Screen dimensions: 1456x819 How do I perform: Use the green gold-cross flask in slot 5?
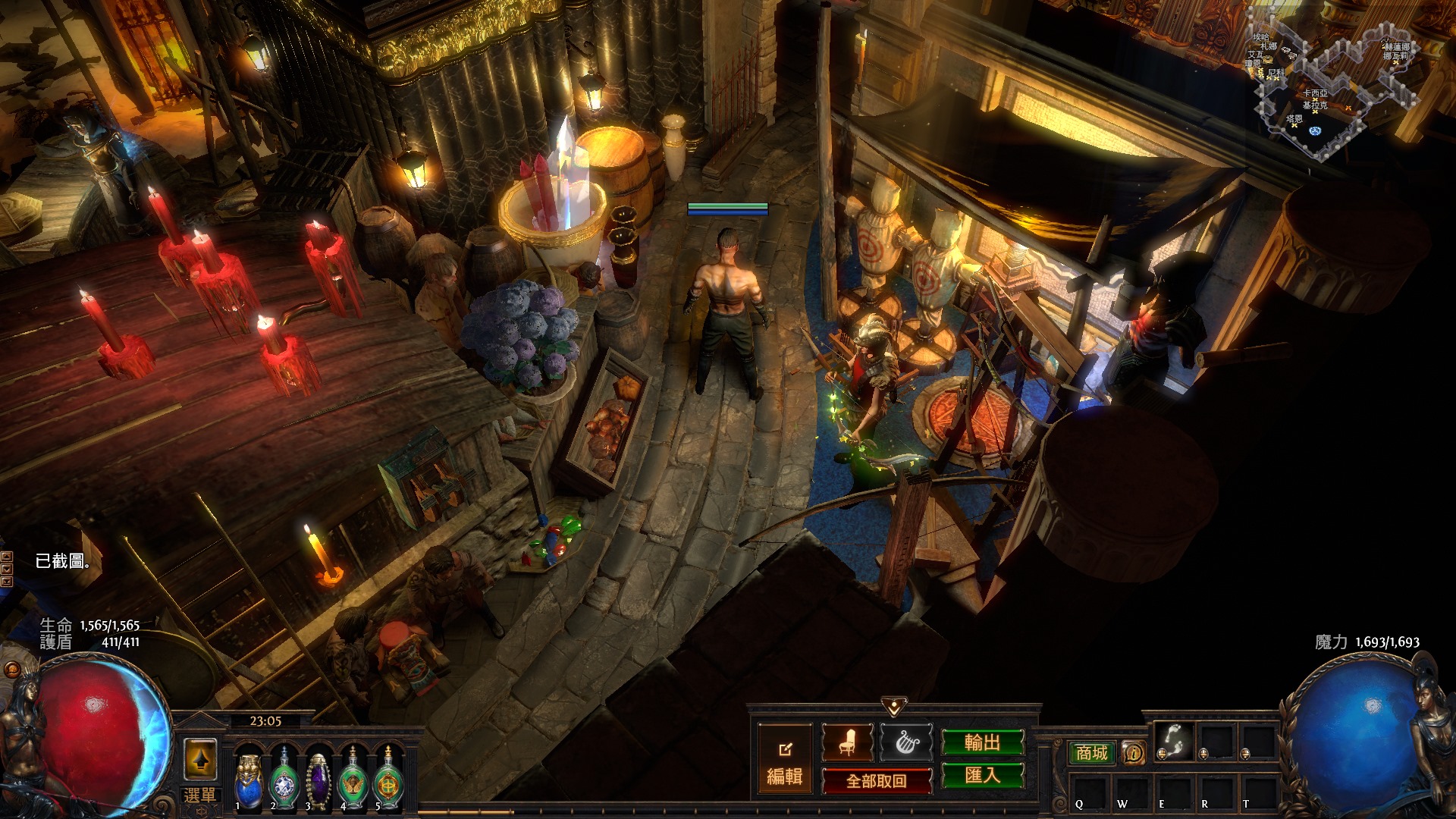(x=388, y=777)
